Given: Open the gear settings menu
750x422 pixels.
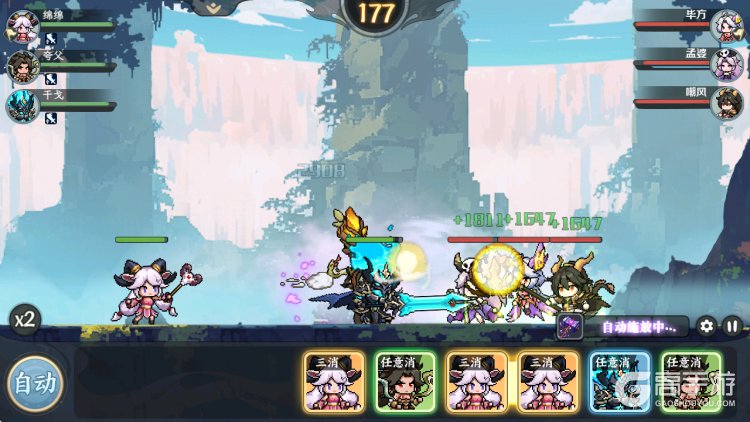Looking at the screenshot, I should (706, 325).
